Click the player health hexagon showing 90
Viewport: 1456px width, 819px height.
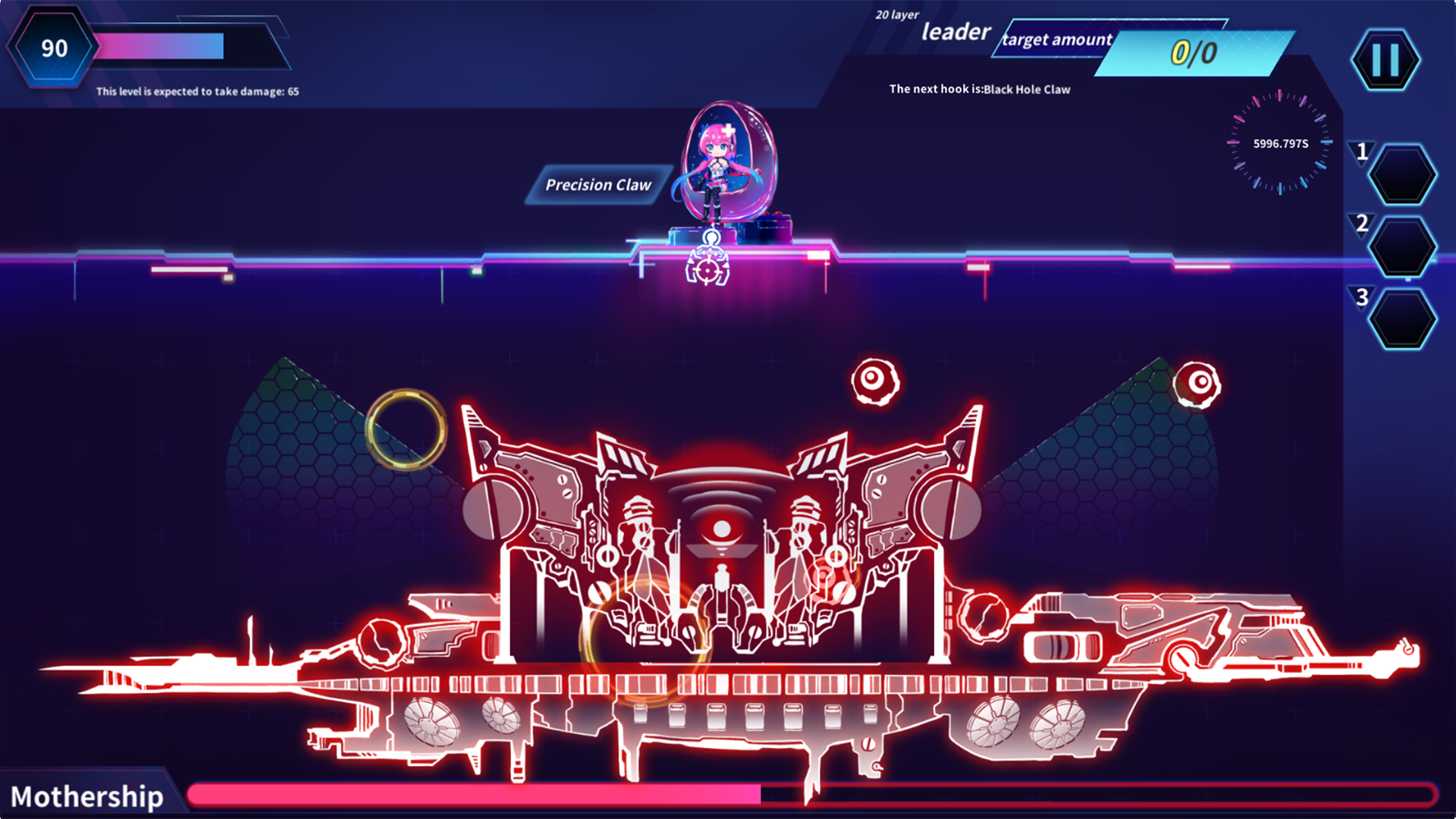55,48
